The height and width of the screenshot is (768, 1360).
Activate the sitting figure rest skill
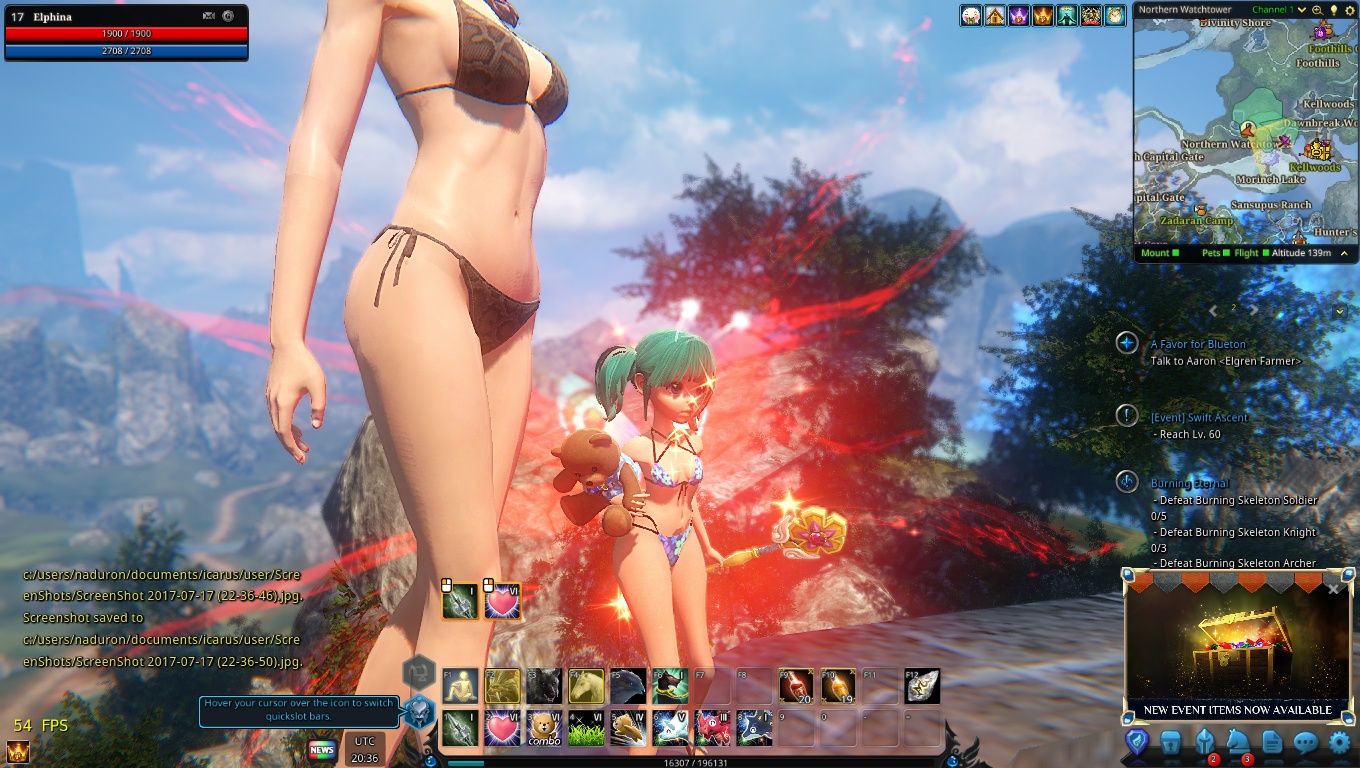[460, 686]
